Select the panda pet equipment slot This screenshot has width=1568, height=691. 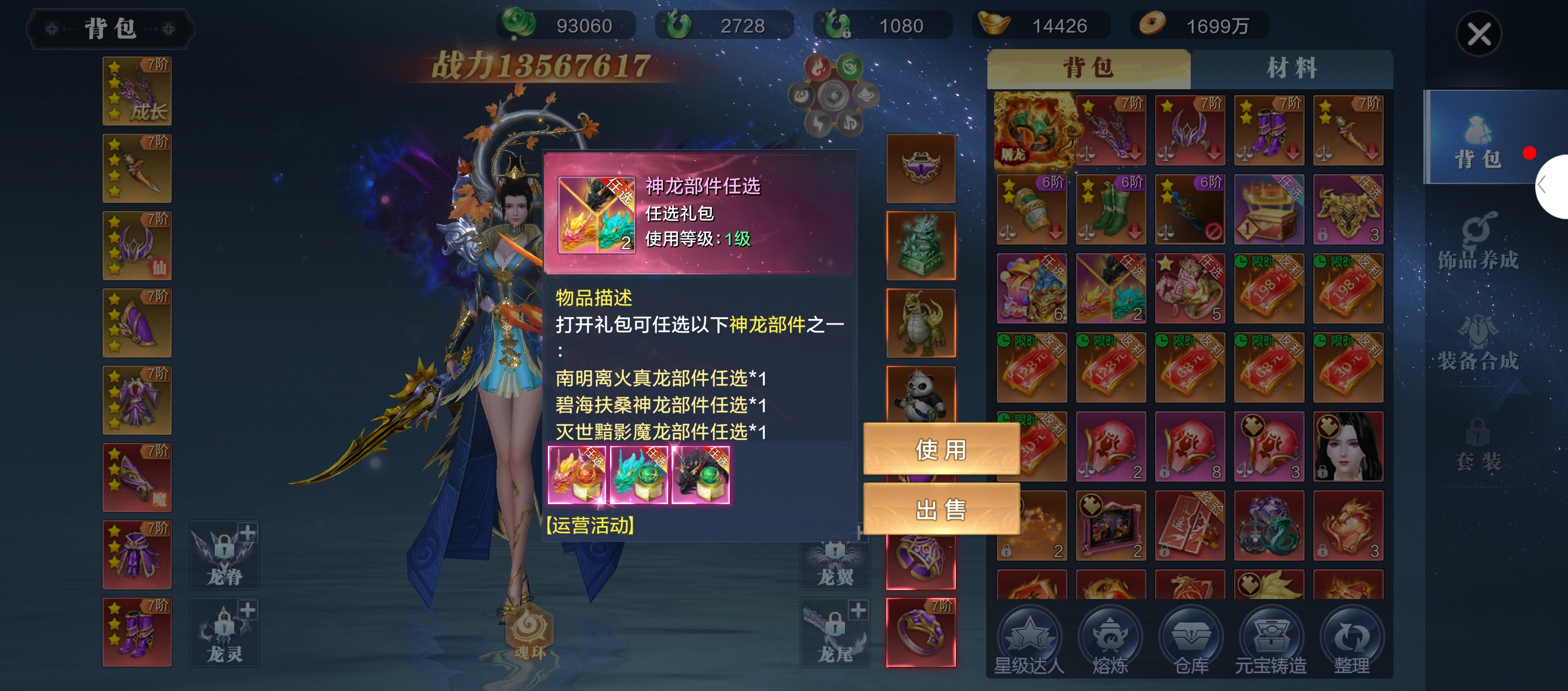pos(920,394)
